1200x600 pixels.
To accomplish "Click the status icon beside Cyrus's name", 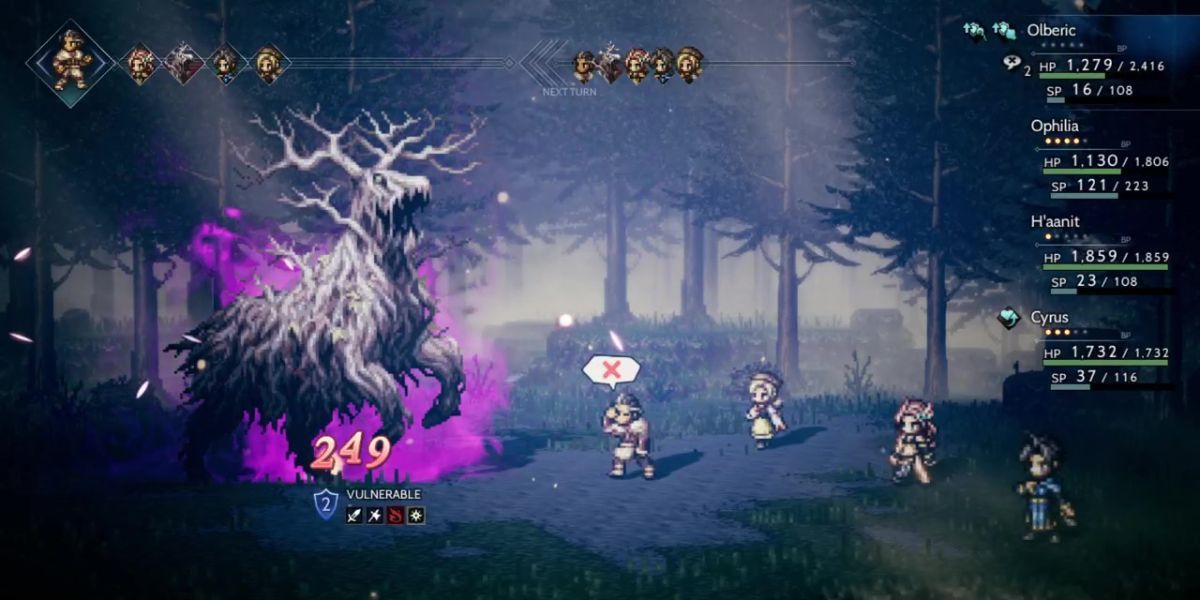I will point(1010,318).
